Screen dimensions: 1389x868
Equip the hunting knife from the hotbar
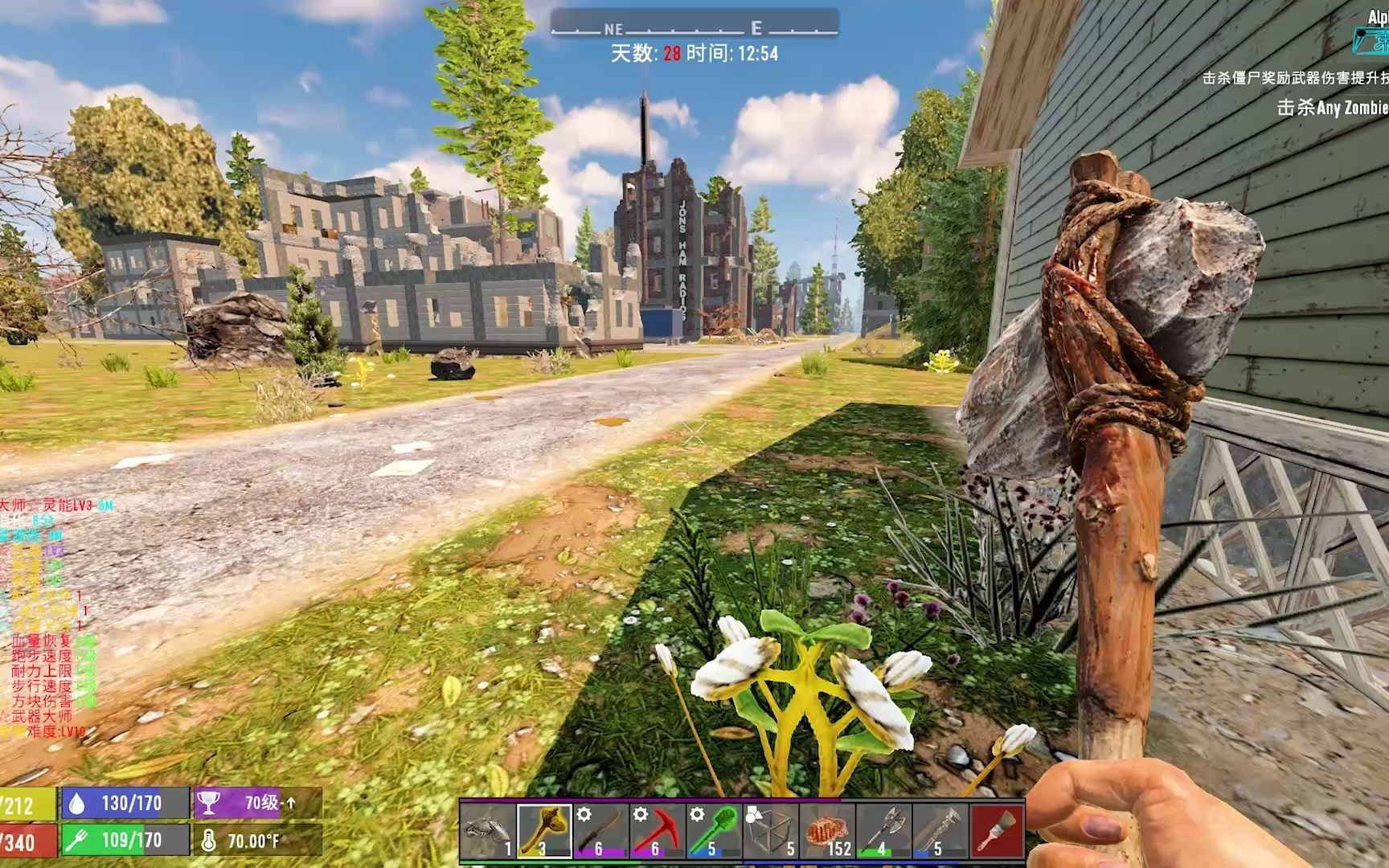point(600,830)
